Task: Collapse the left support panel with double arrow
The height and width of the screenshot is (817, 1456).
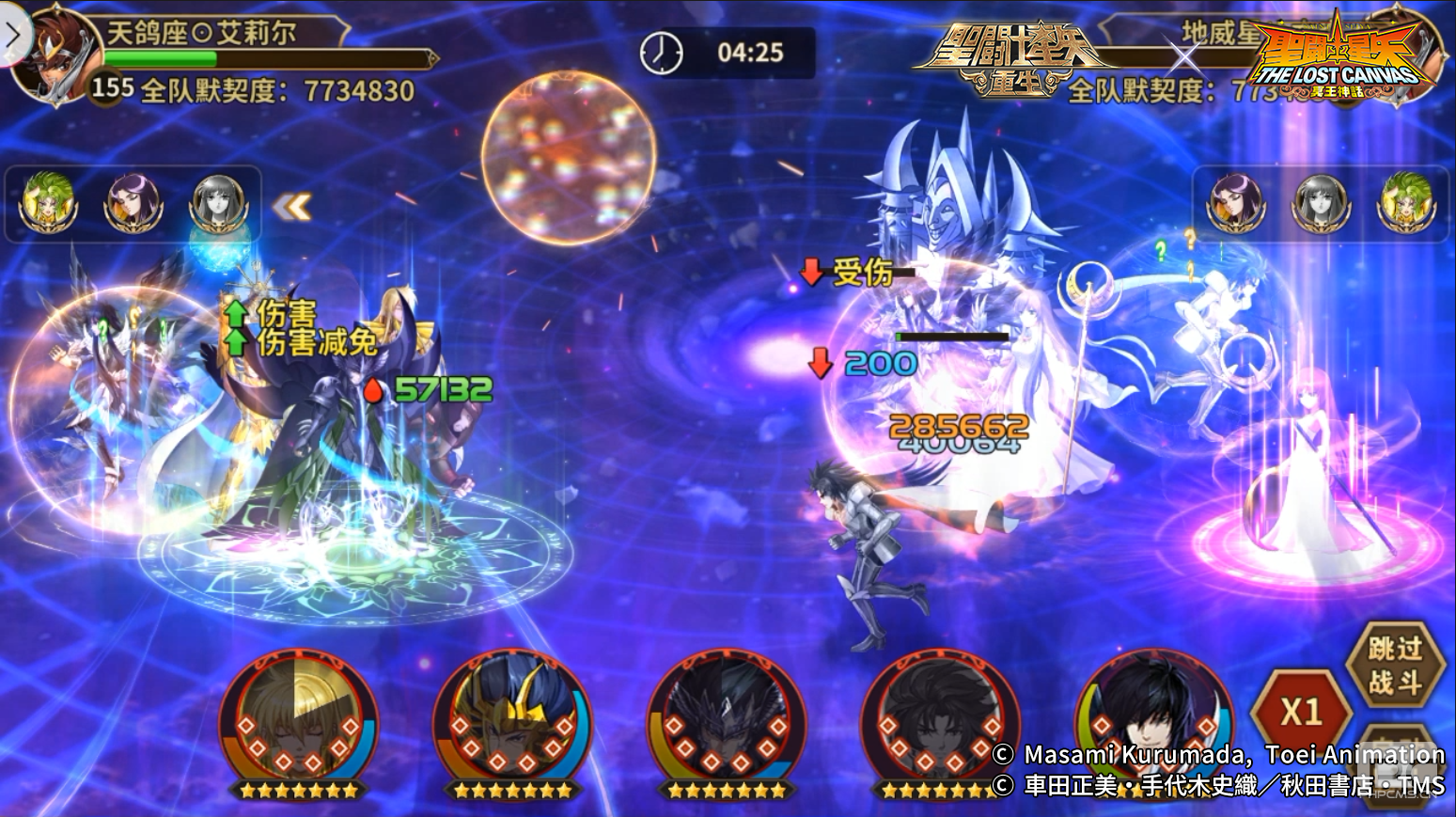Action: (x=291, y=206)
